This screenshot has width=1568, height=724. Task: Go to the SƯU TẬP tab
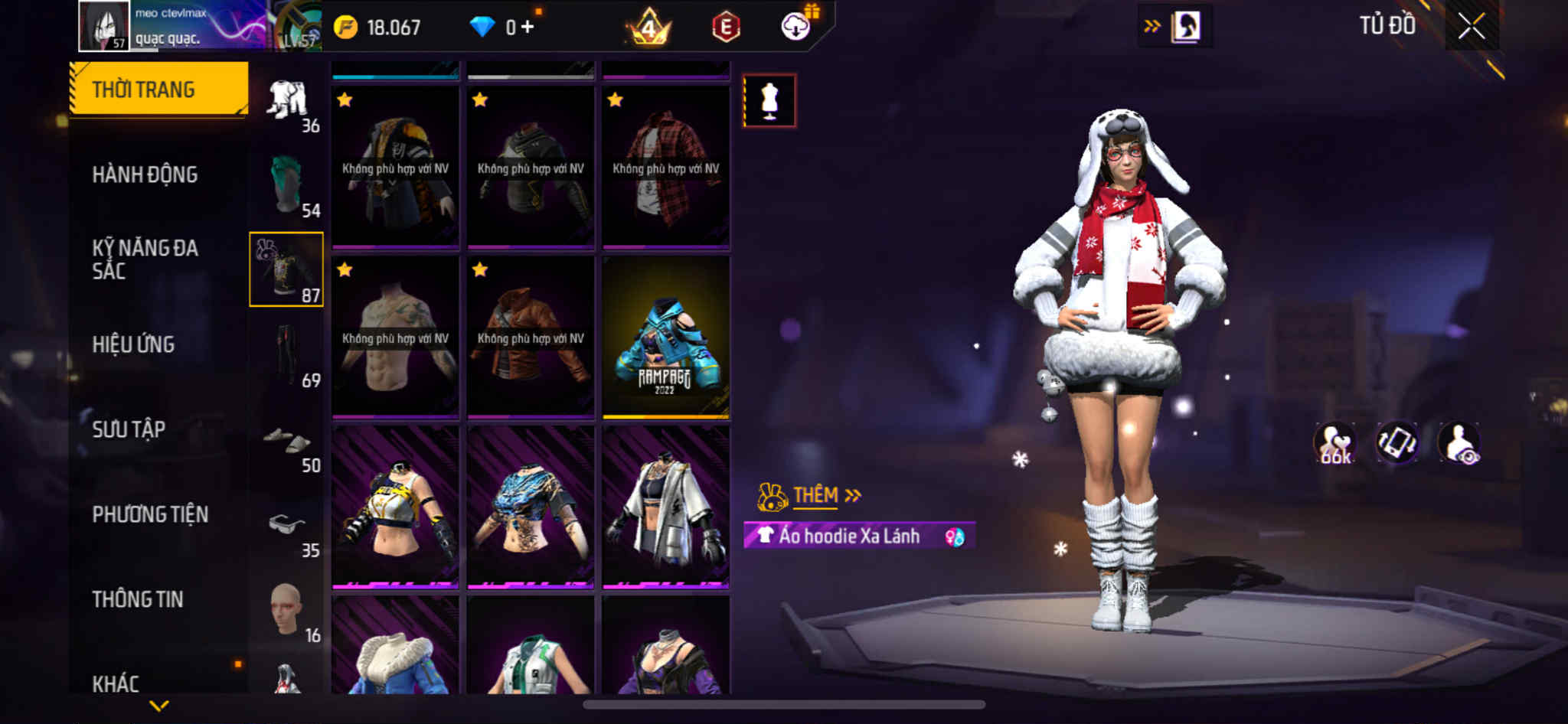click(129, 429)
